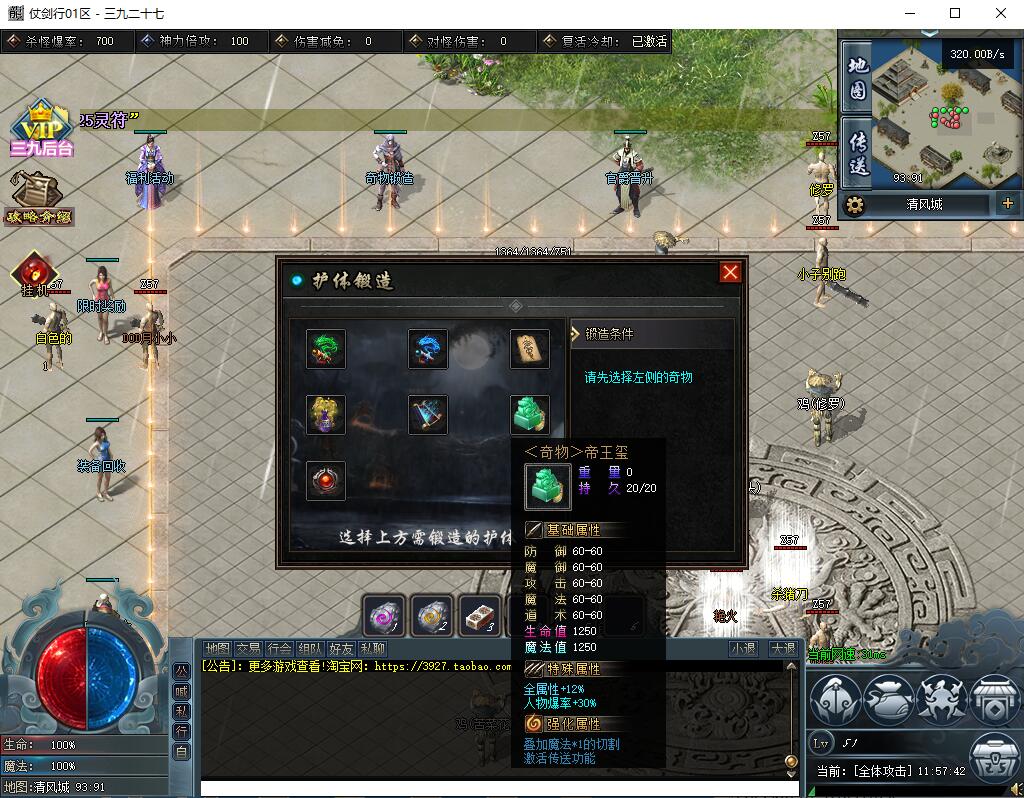Maximize the game window
The height and width of the screenshot is (798, 1024).
(955, 14)
